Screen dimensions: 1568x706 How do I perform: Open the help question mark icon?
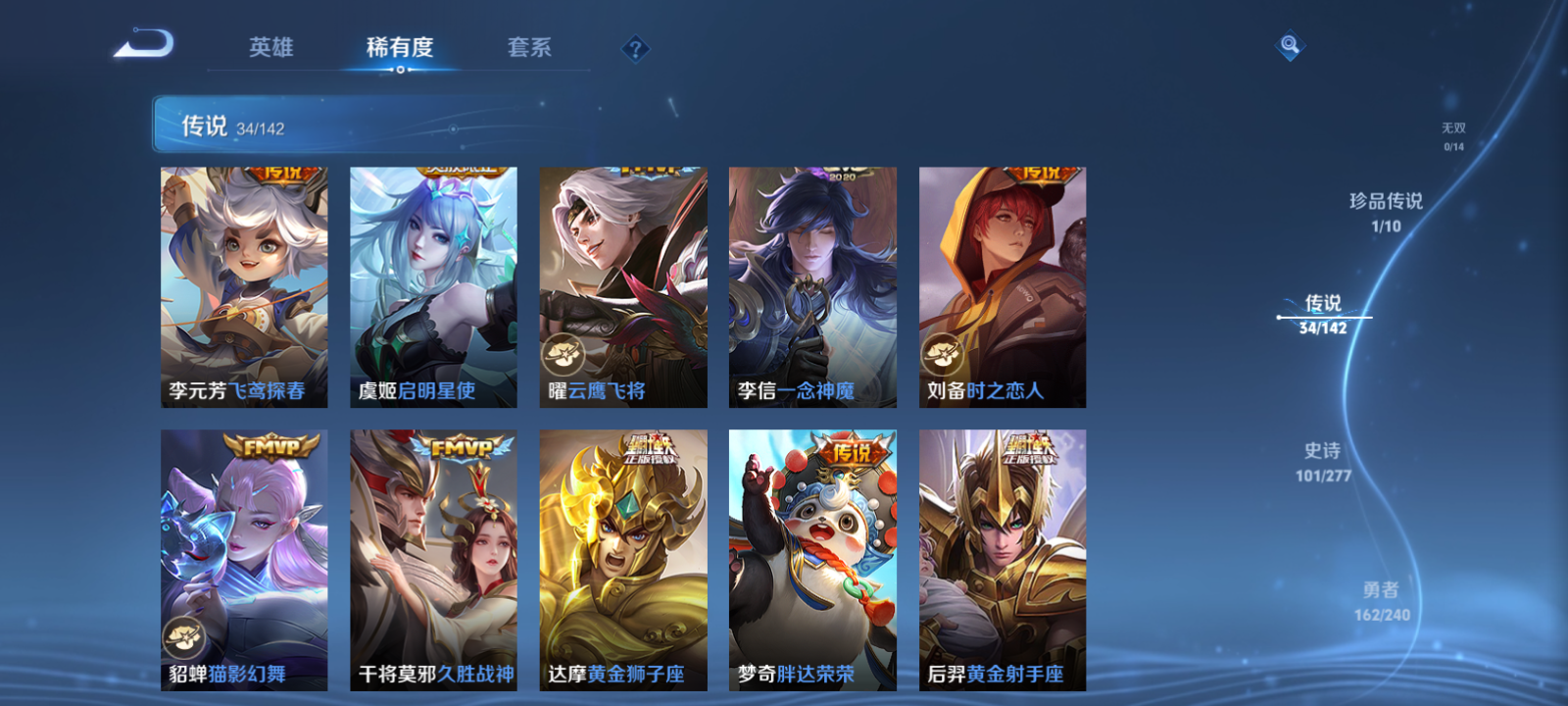click(x=636, y=47)
